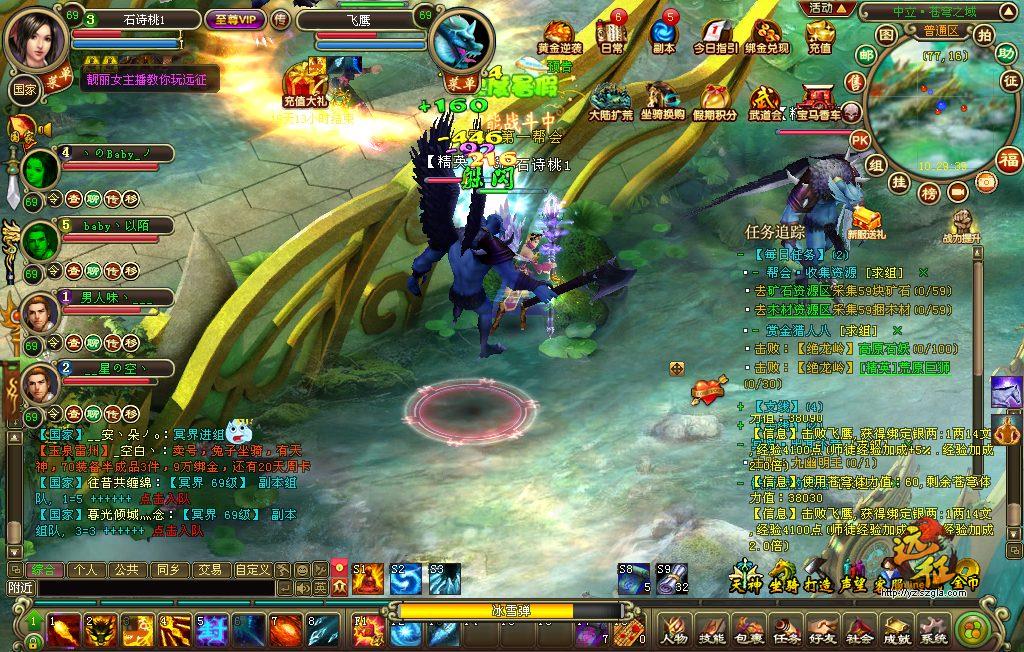Toggle the PK mode button
Screen dimensions: 1024x652
[859, 140]
